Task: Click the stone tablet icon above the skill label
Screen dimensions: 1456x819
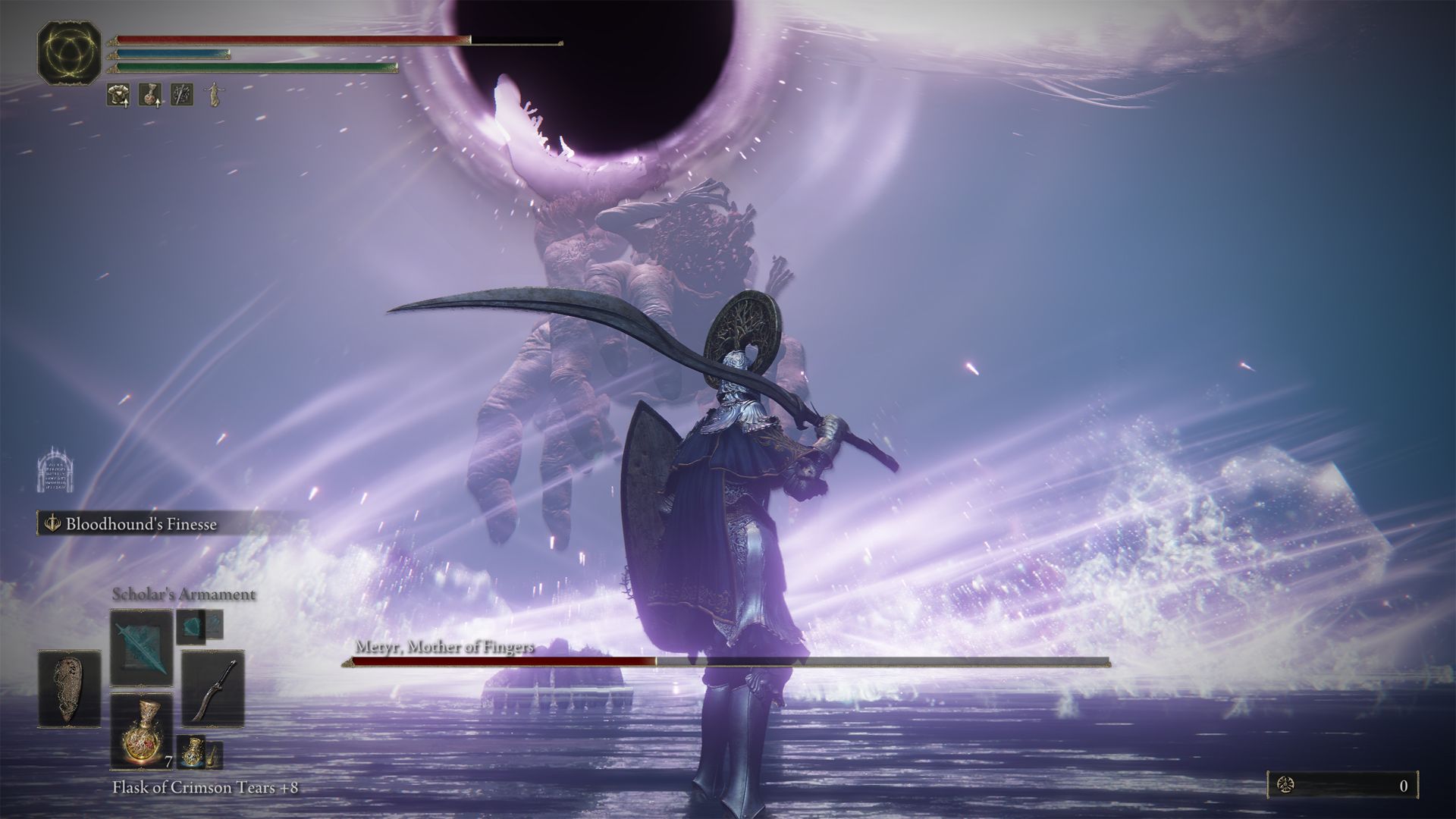Action: (53, 470)
